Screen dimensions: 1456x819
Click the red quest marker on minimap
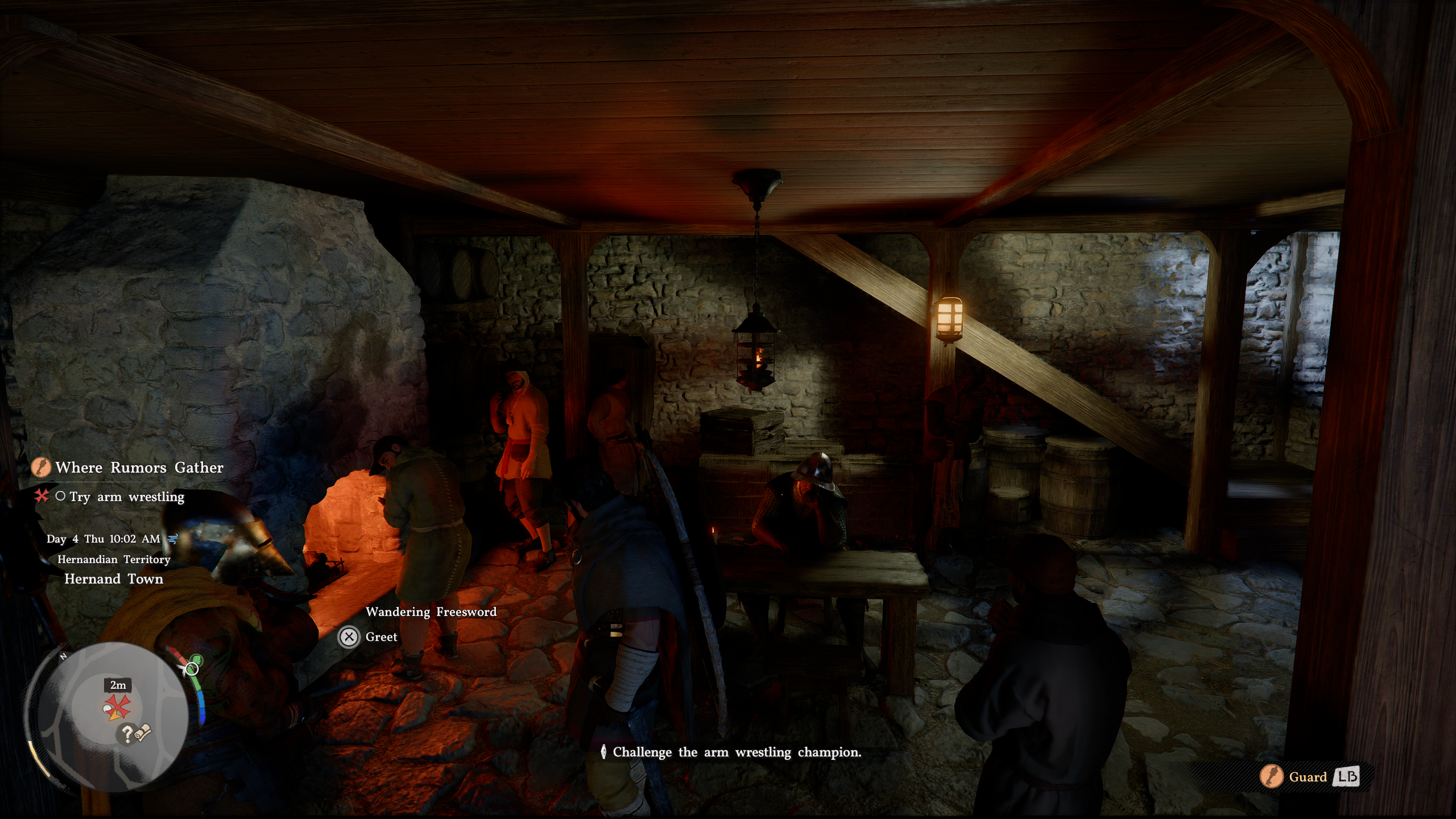point(119,707)
